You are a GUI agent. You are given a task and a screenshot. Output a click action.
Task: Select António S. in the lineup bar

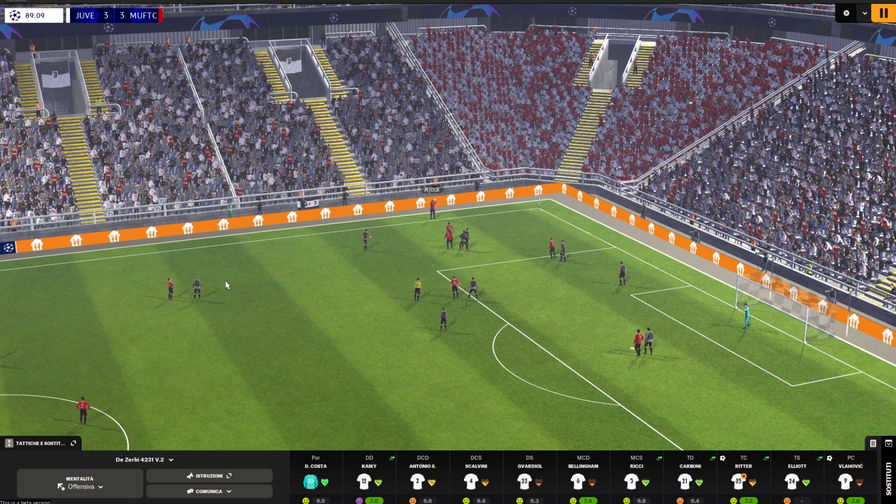click(x=423, y=477)
